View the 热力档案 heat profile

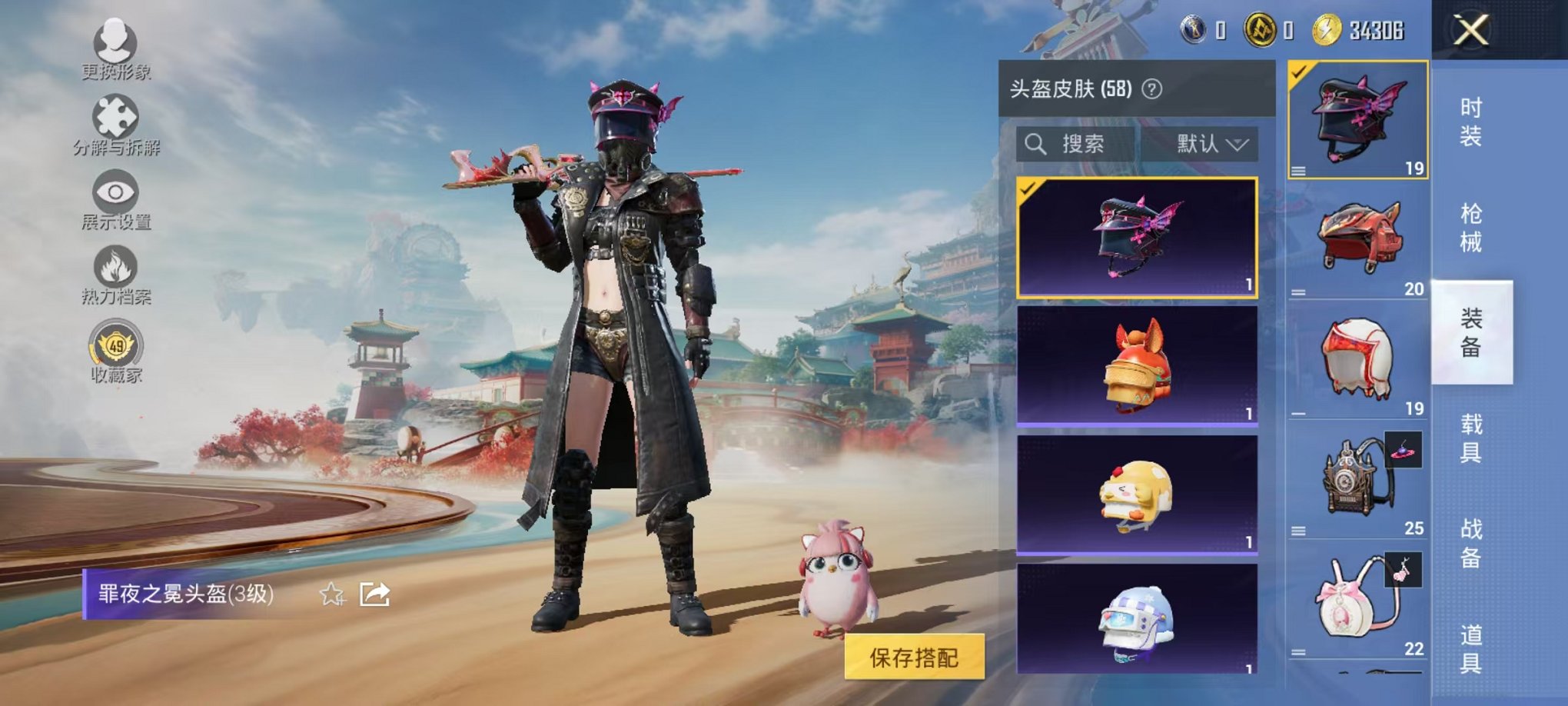[x=114, y=265]
